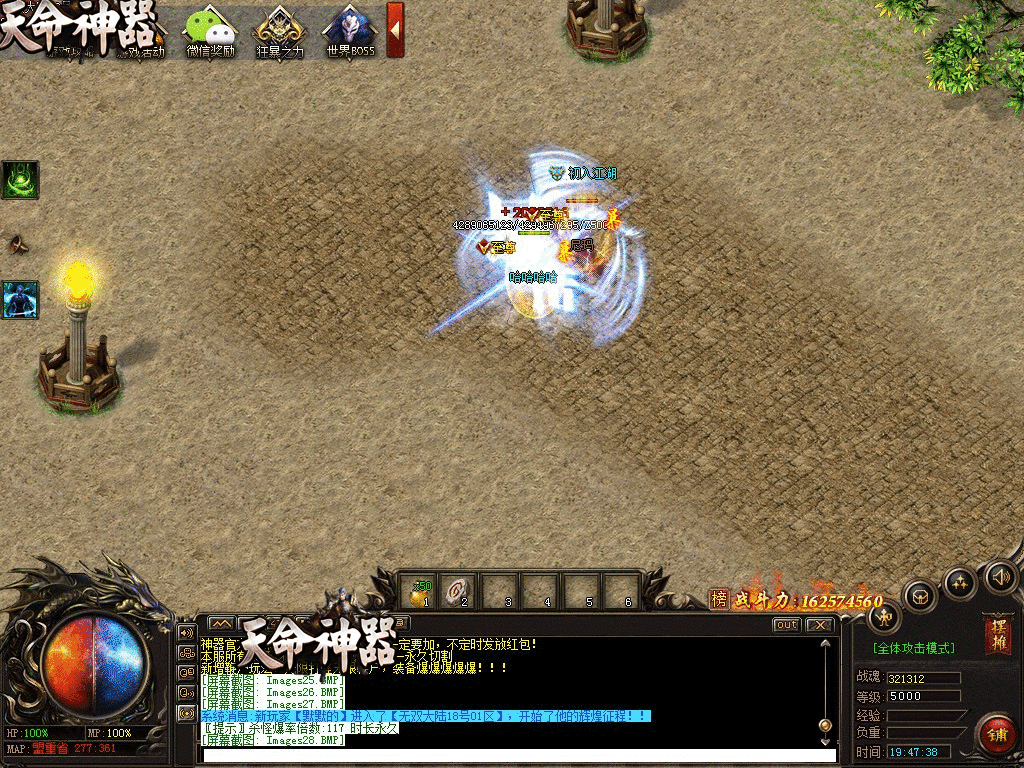Click the 摆摊 stall banner
The width and height of the screenshot is (1024, 768).
point(997,634)
